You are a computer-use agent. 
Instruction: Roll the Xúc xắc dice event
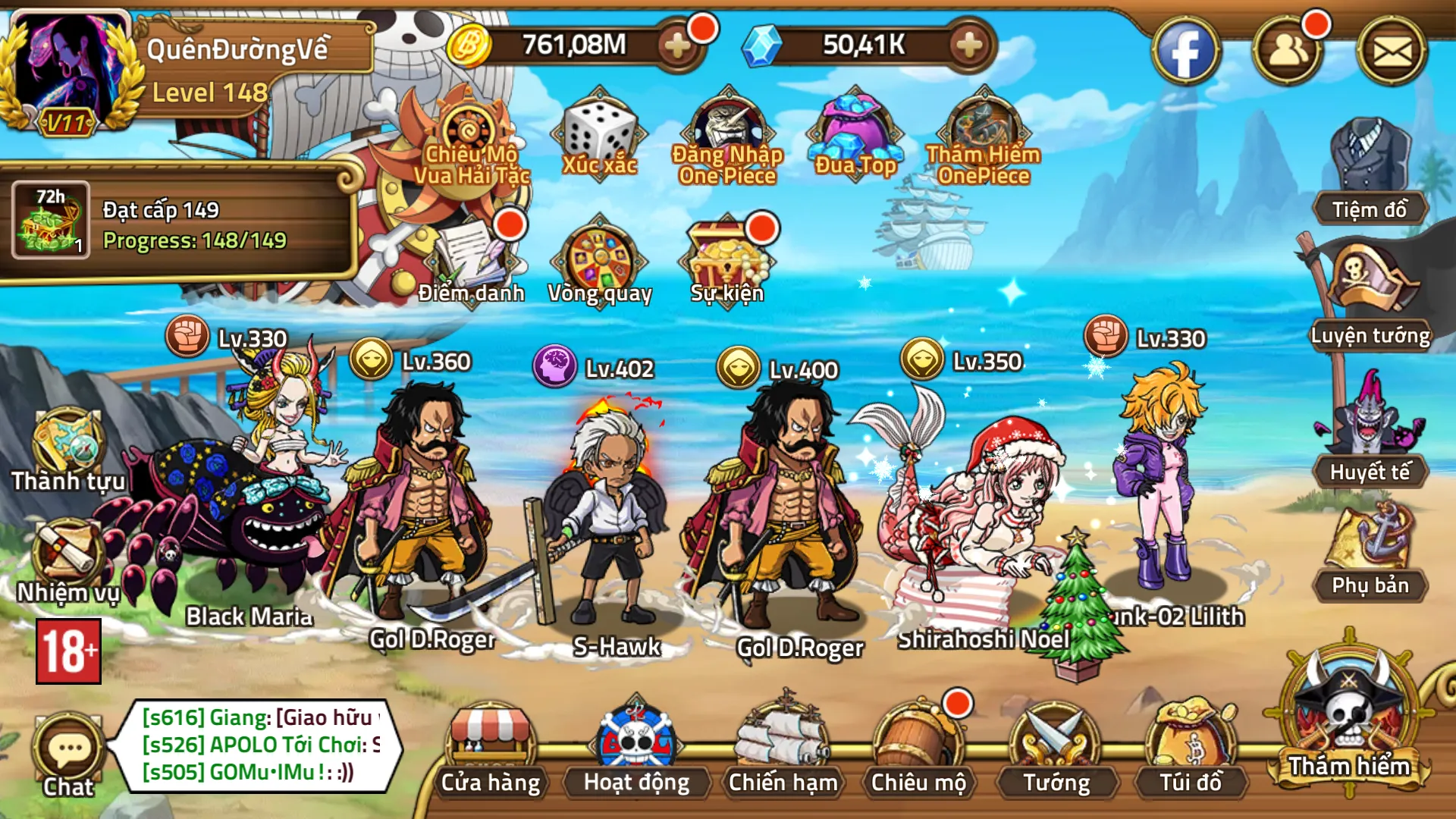click(x=599, y=136)
